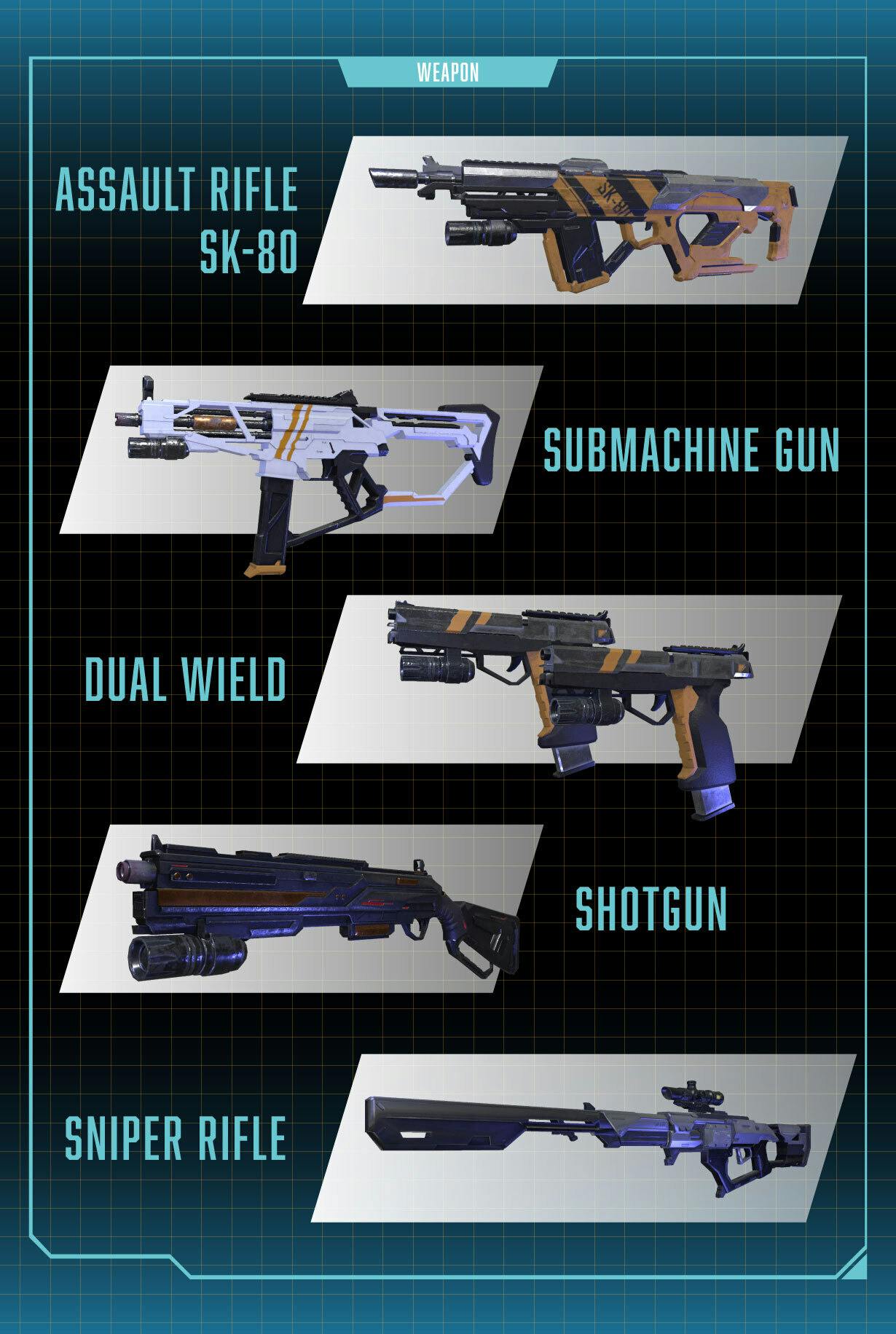Viewport: 896px width, 1334px height.
Task: Pick the Dual Wield pistols card
Action: pos(570,679)
